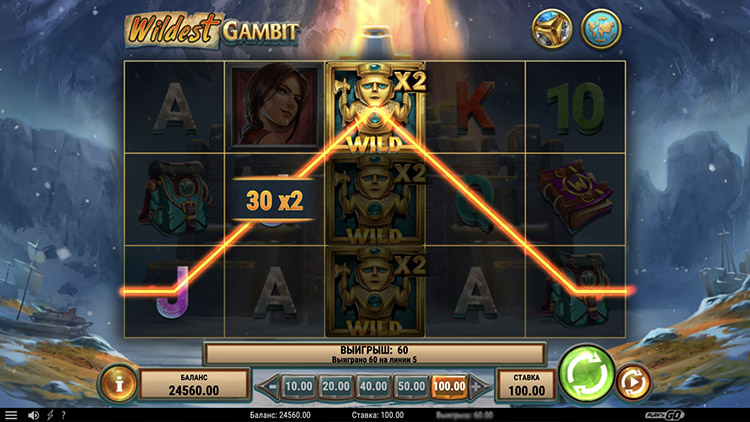This screenshot has height=422, width=750.
Task: Pick the 50.00 bet amount
Action: click(410, 385)
